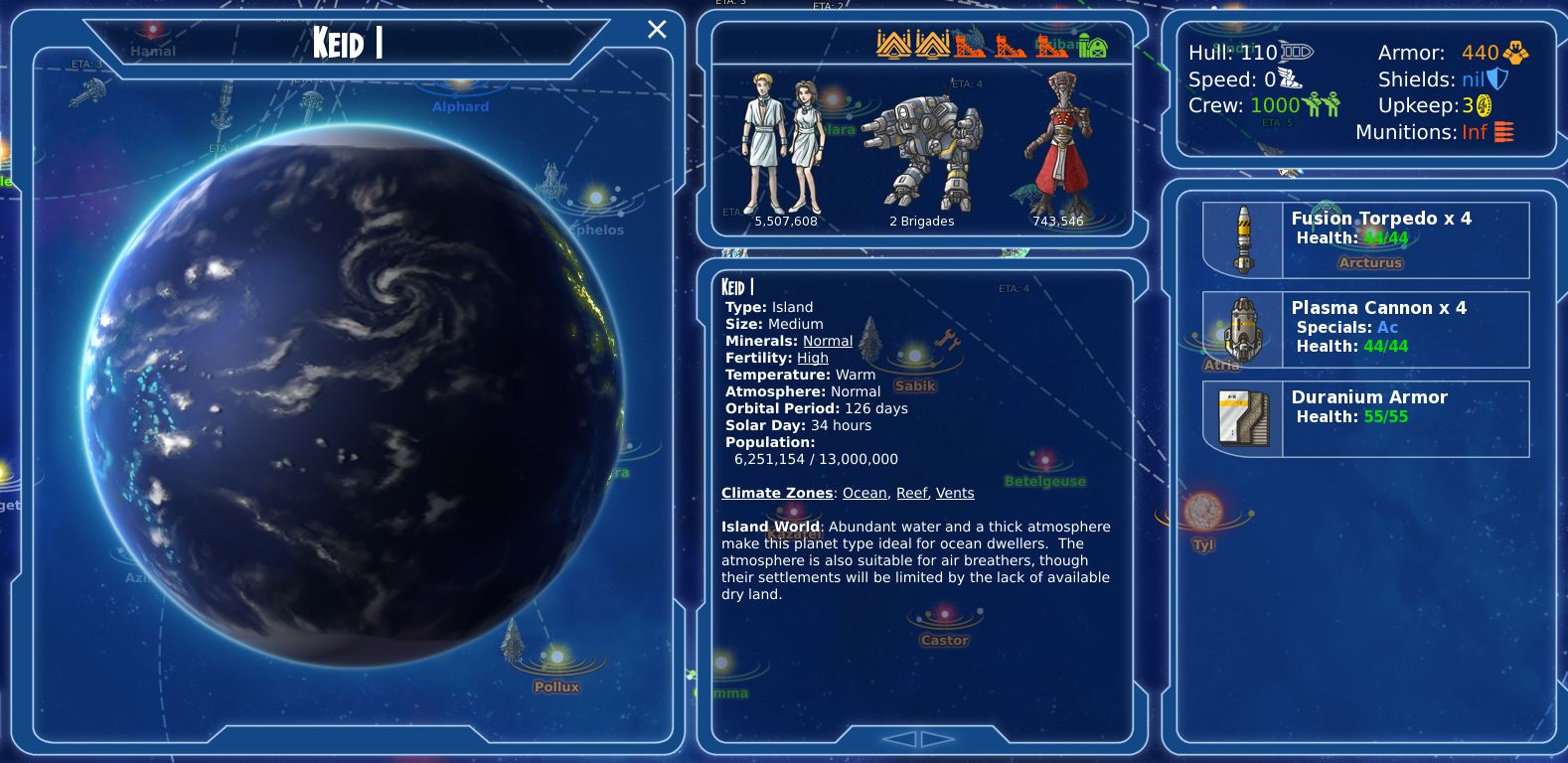Open the Ocean climate zone link
1568x763 pixels.
pyautogui.click(x=864, y=493)
